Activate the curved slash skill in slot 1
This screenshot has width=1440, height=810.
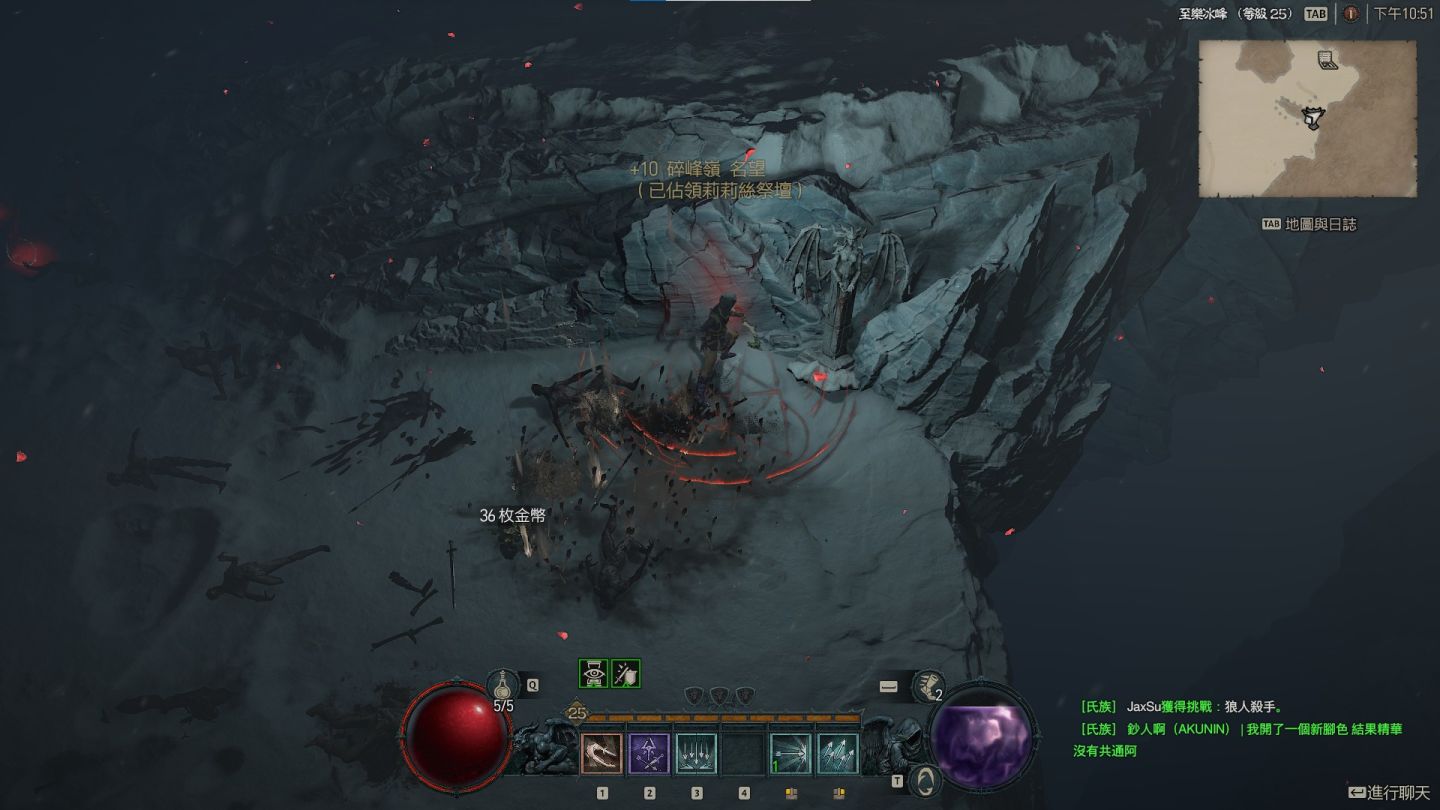[602, 754]
